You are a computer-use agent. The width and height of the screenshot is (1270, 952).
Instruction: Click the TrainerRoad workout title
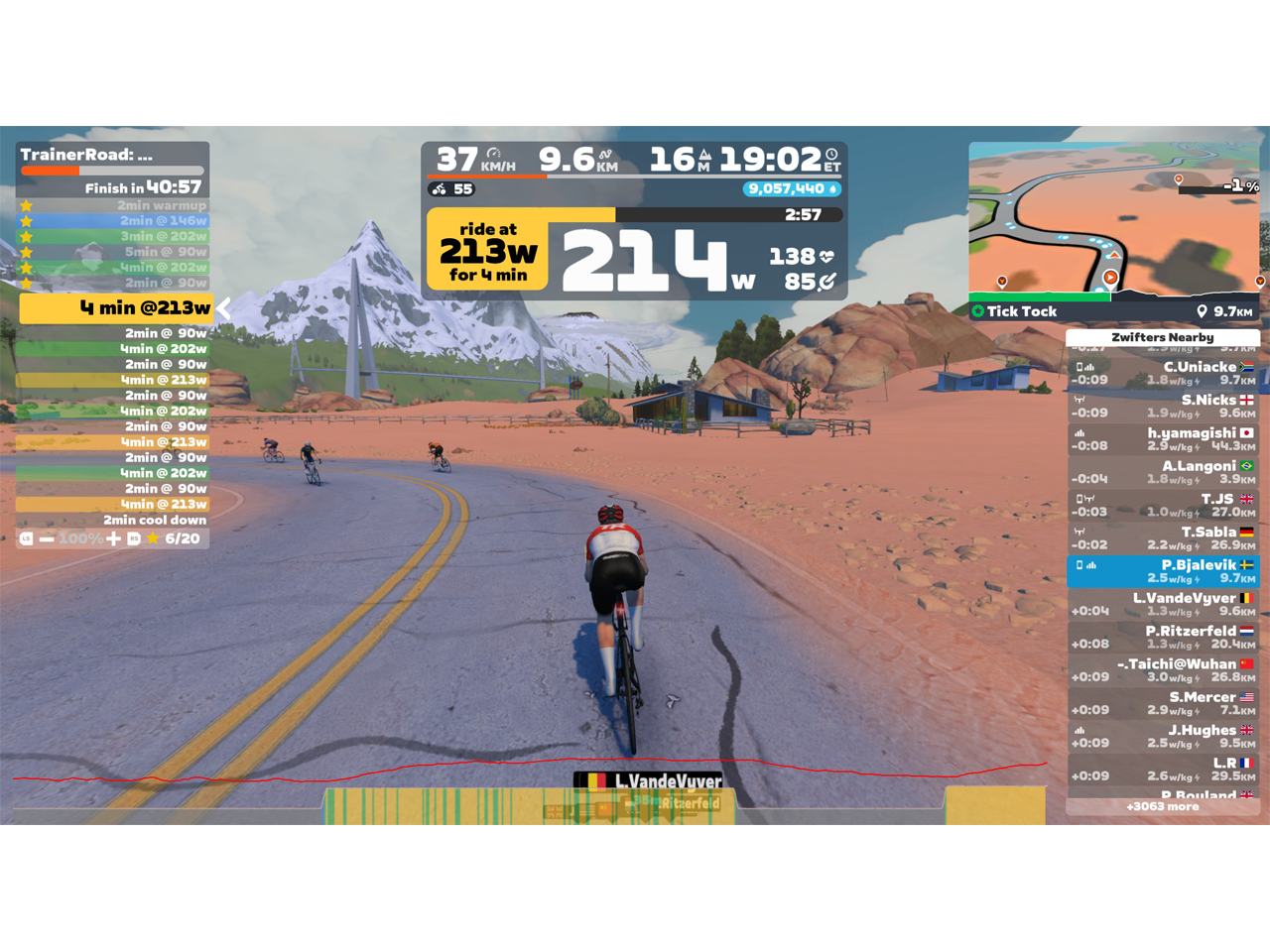[86, 155]
